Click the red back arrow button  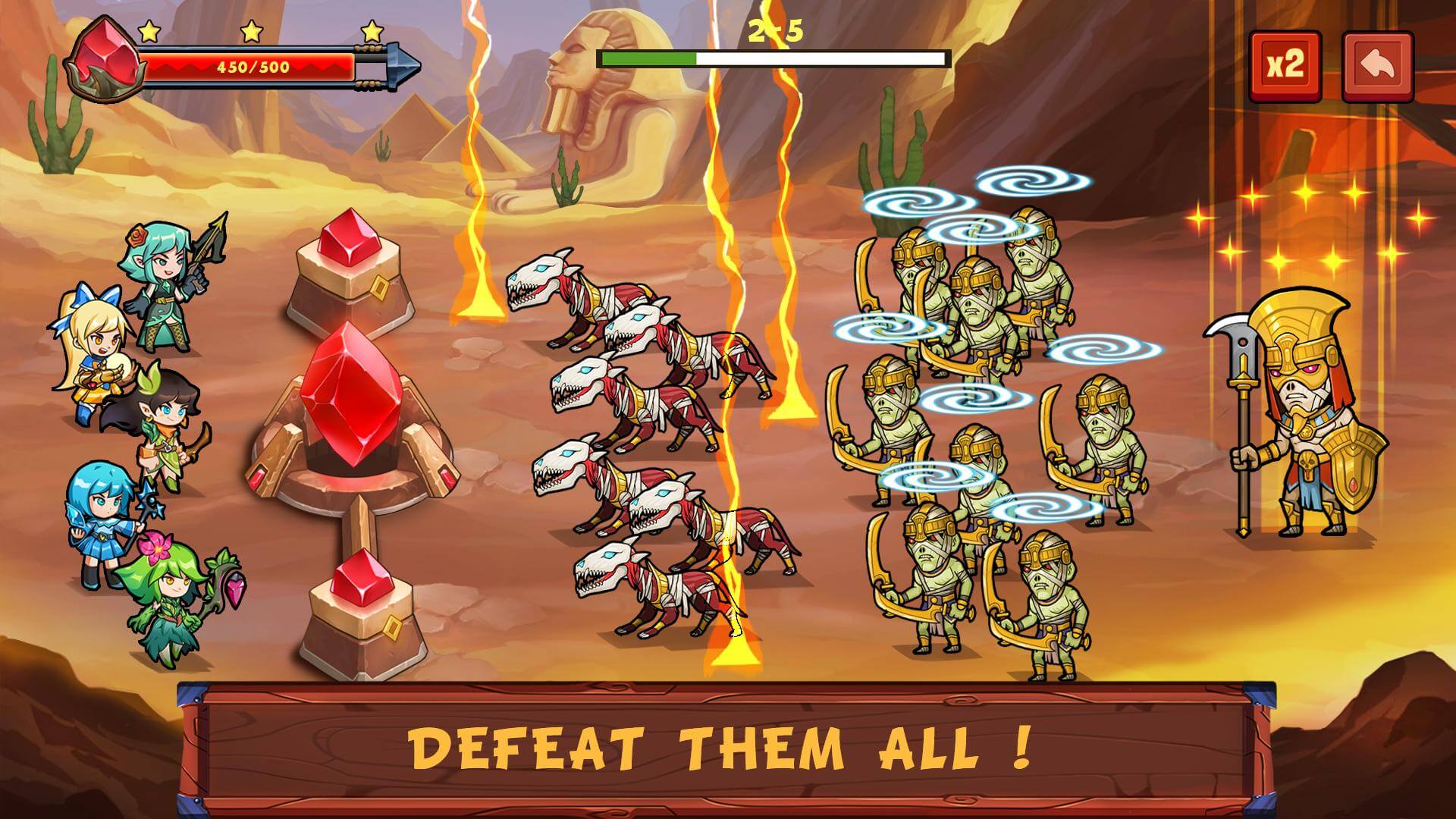[1377, 66]
